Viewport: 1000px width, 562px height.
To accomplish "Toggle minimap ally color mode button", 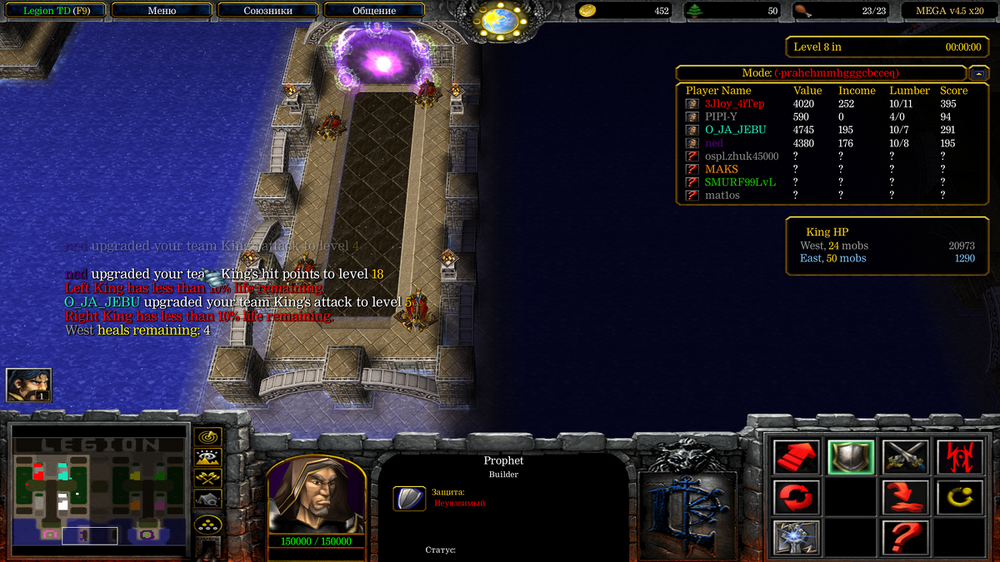I will (208, 479).
